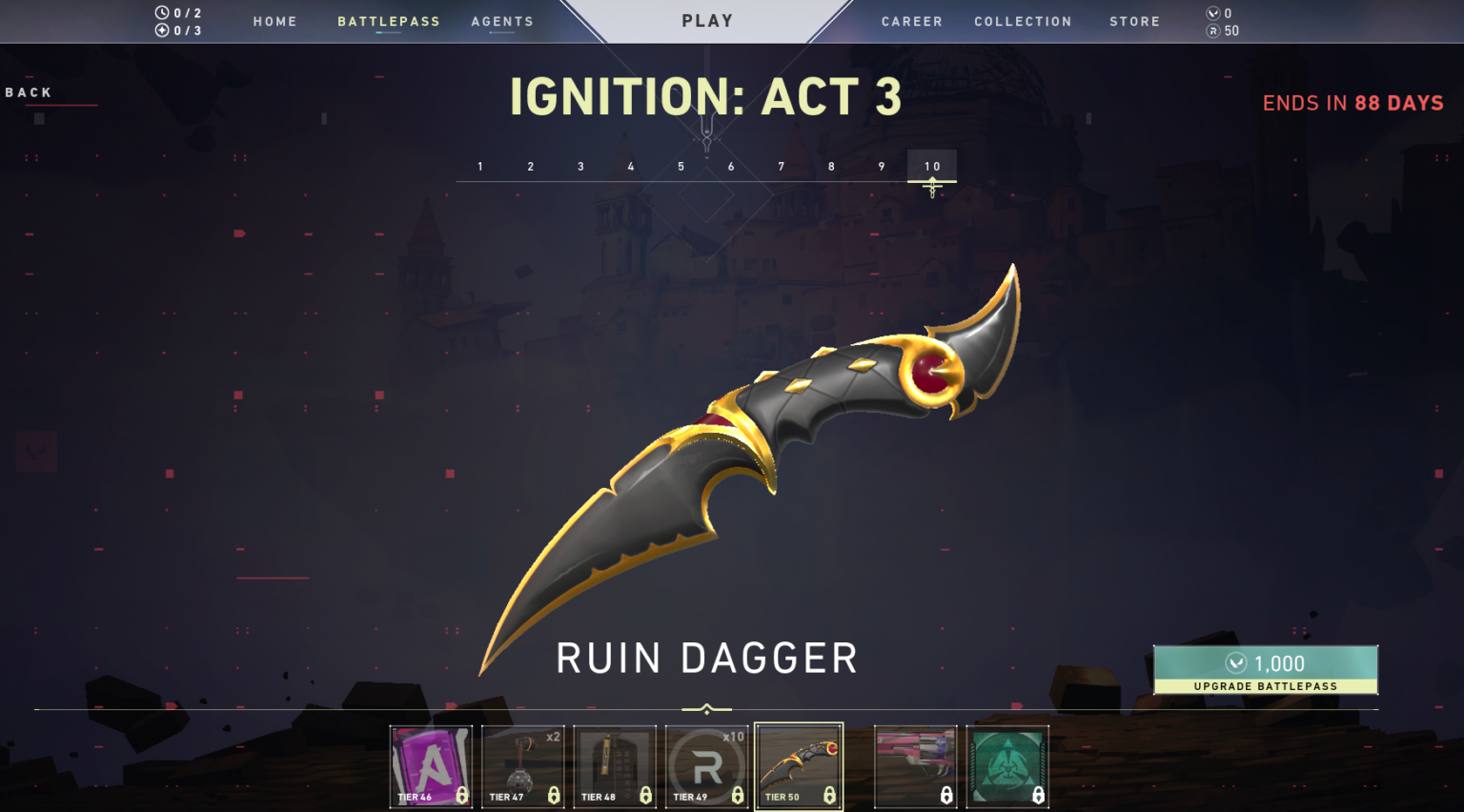
Task: Open the AGENTS menu
Action: click(501, 21)
